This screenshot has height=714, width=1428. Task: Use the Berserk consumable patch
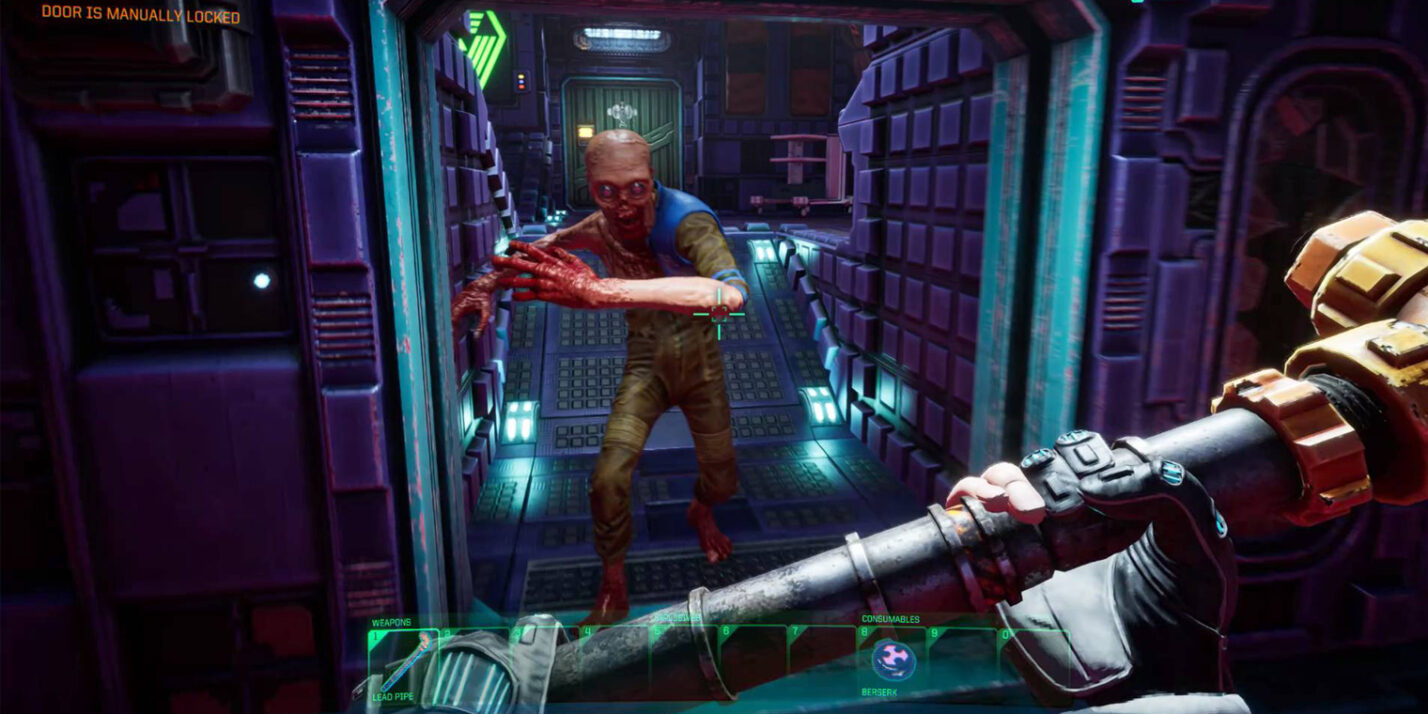pos(891,660)
